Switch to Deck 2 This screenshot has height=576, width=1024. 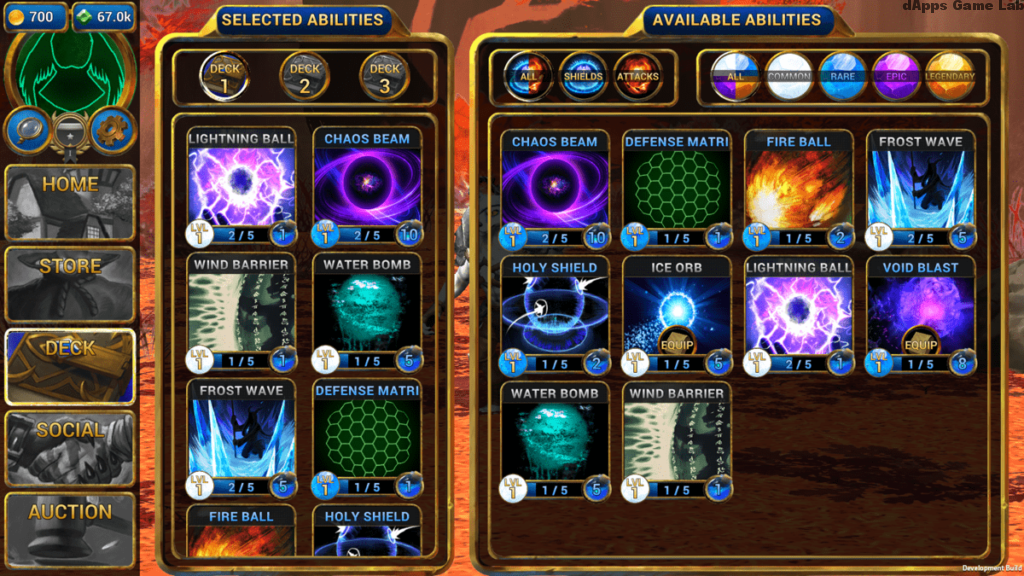coord(304,76)
